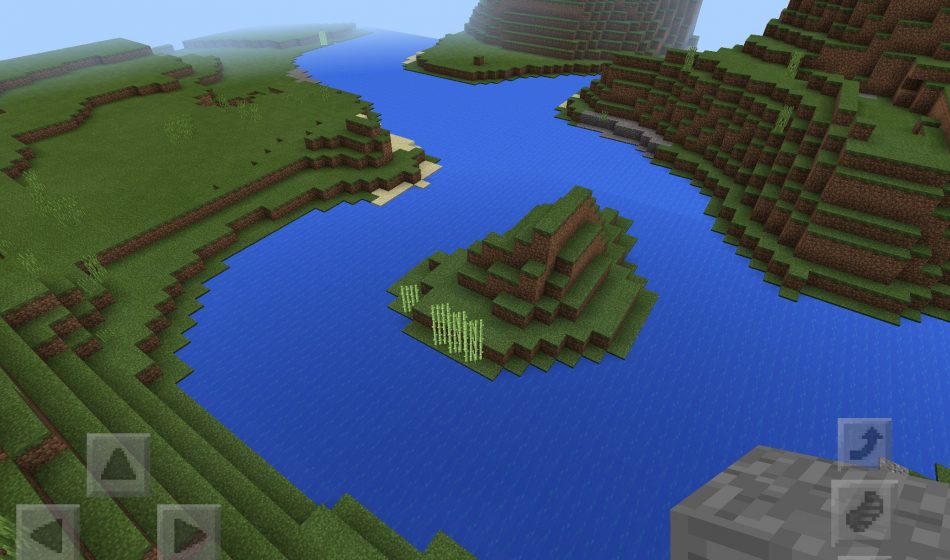
Task: Tap the right movement arrow
Action: pyautogui.click(x=189, y=532)
